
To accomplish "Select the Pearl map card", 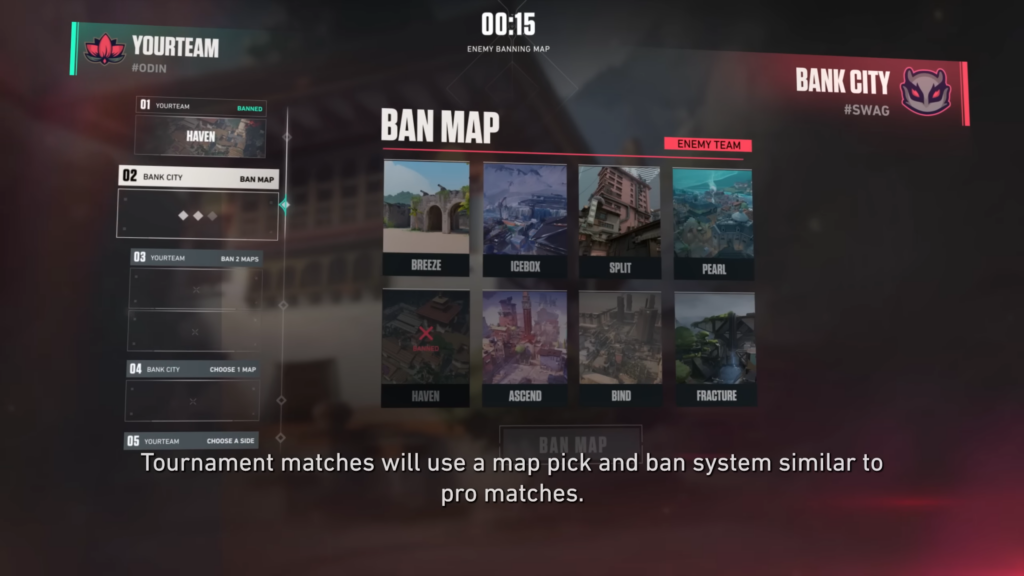I will pos(713,218).
